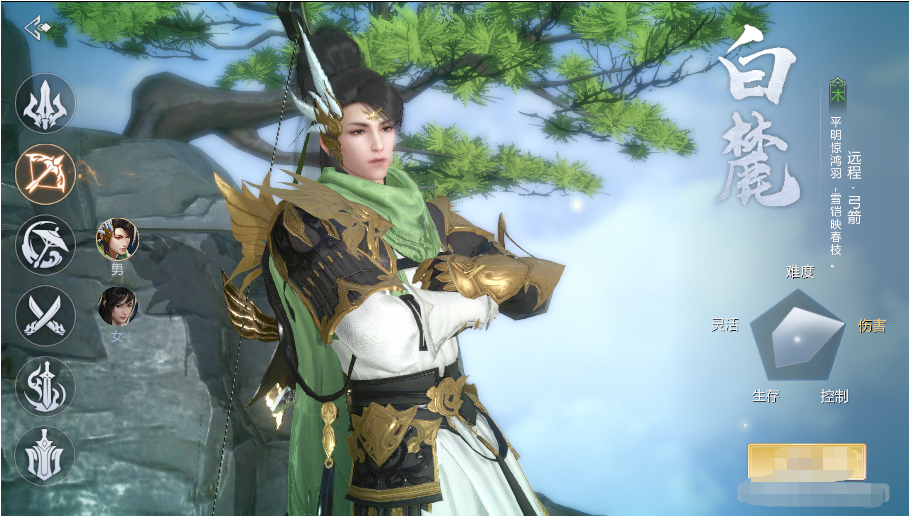Switch to the female (女) character portrait
Screen dimensions: 909x516
coord(117,306)
